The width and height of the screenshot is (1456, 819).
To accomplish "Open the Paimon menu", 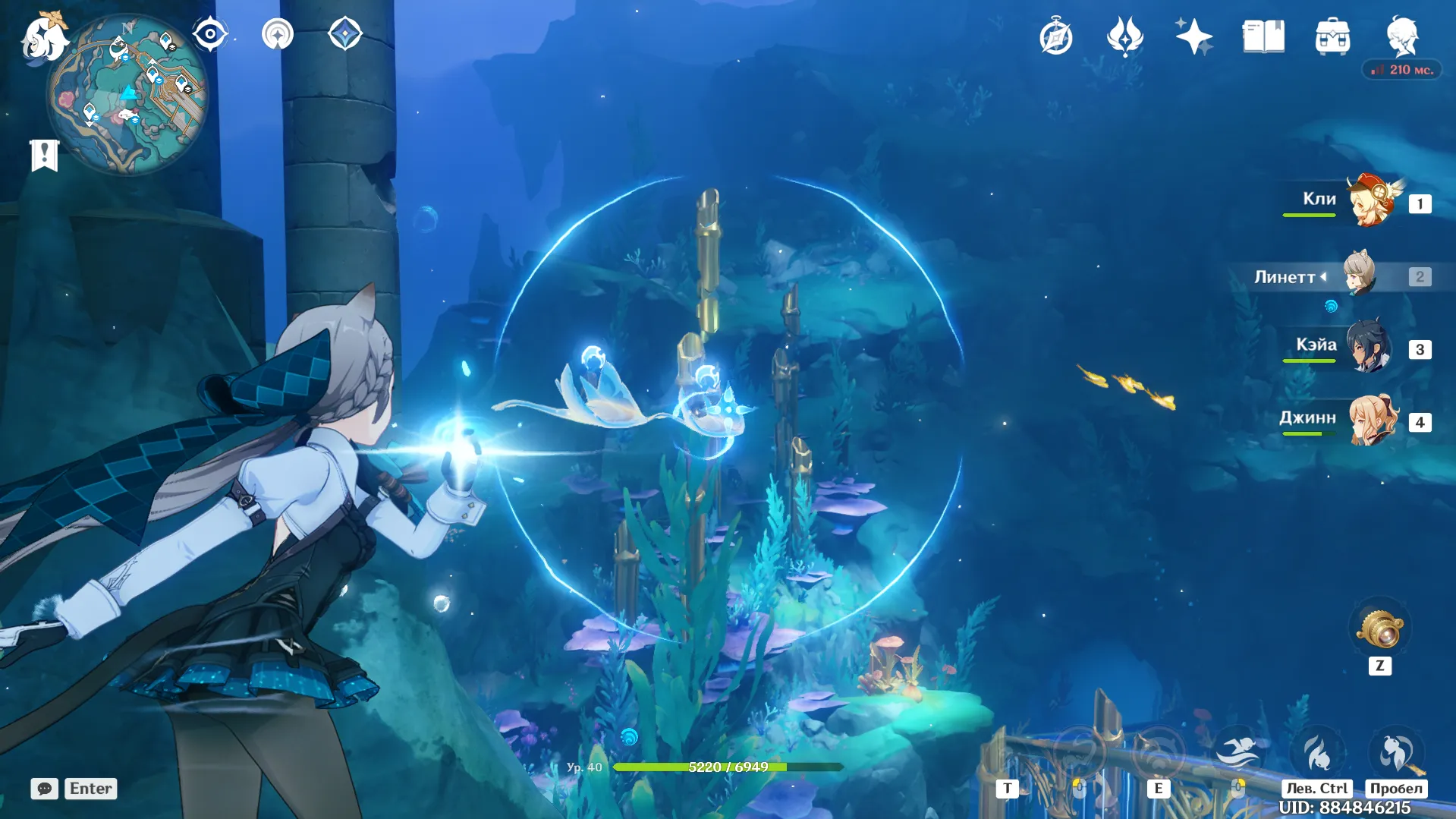I will click(x=43, y=38).
